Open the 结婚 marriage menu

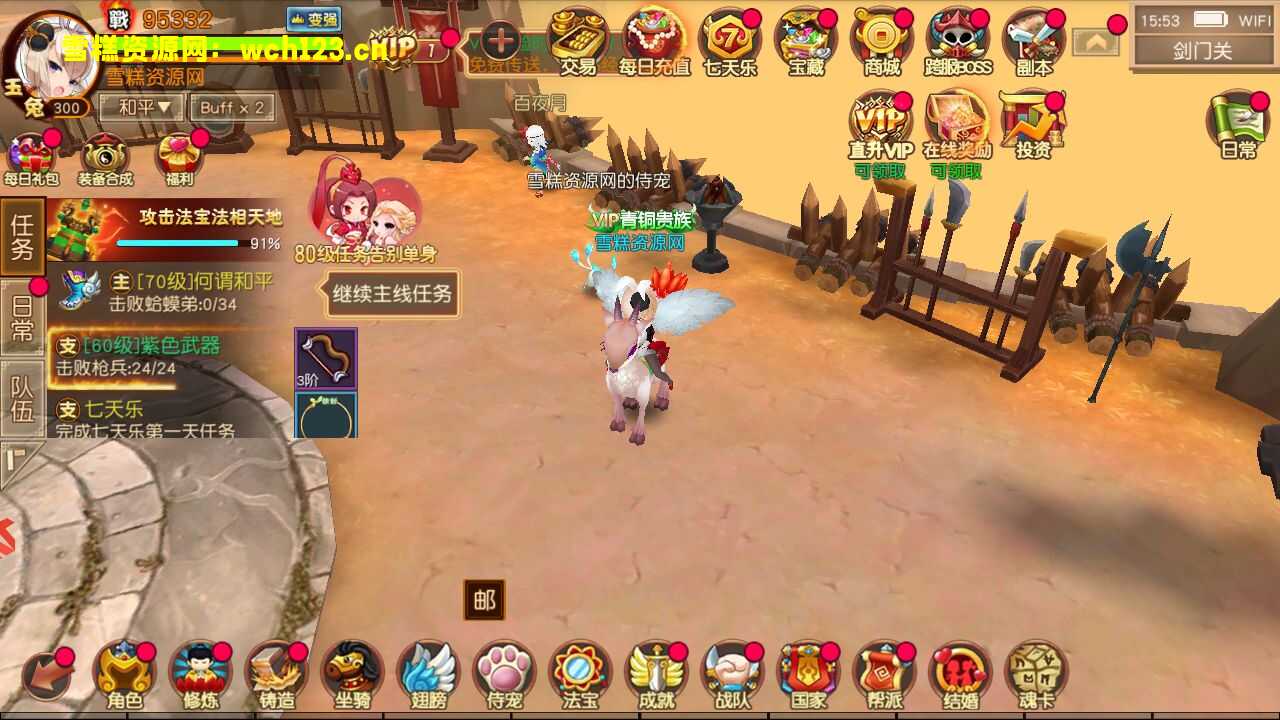pyautogui.click(x=960, y=674)
